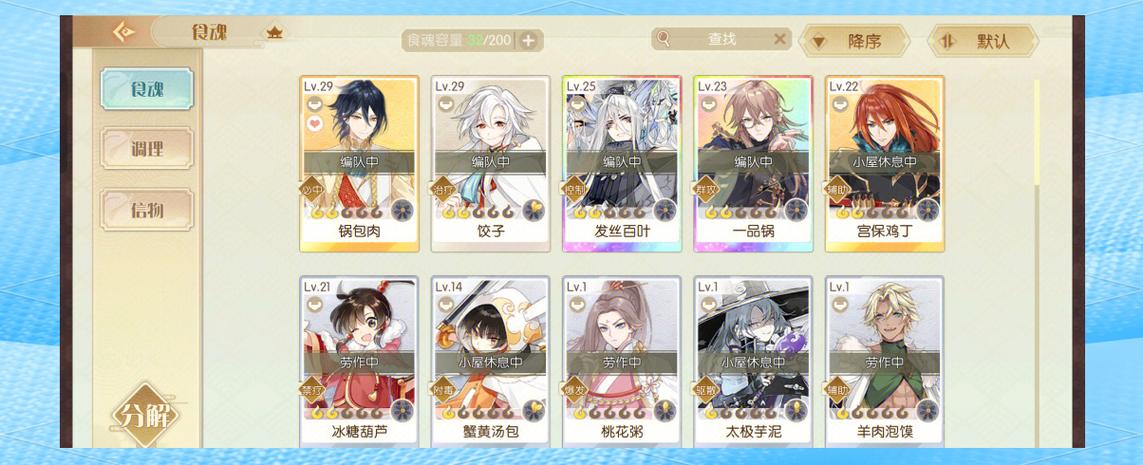Tap the 分解 button
The image size is (1143, 465).
click(x=146, y=415)
